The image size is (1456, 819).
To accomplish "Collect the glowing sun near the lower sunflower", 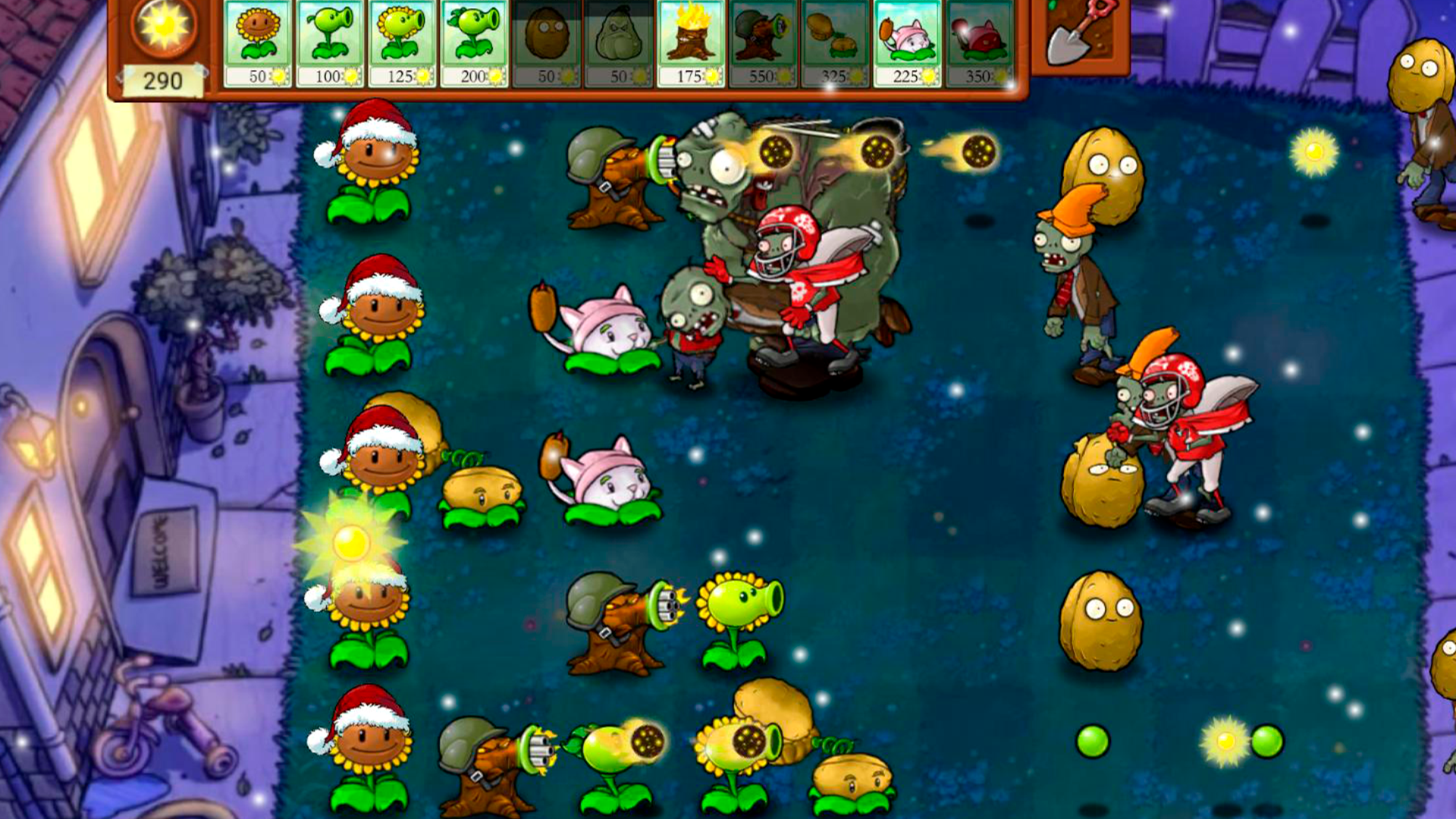I will (350, 542).
